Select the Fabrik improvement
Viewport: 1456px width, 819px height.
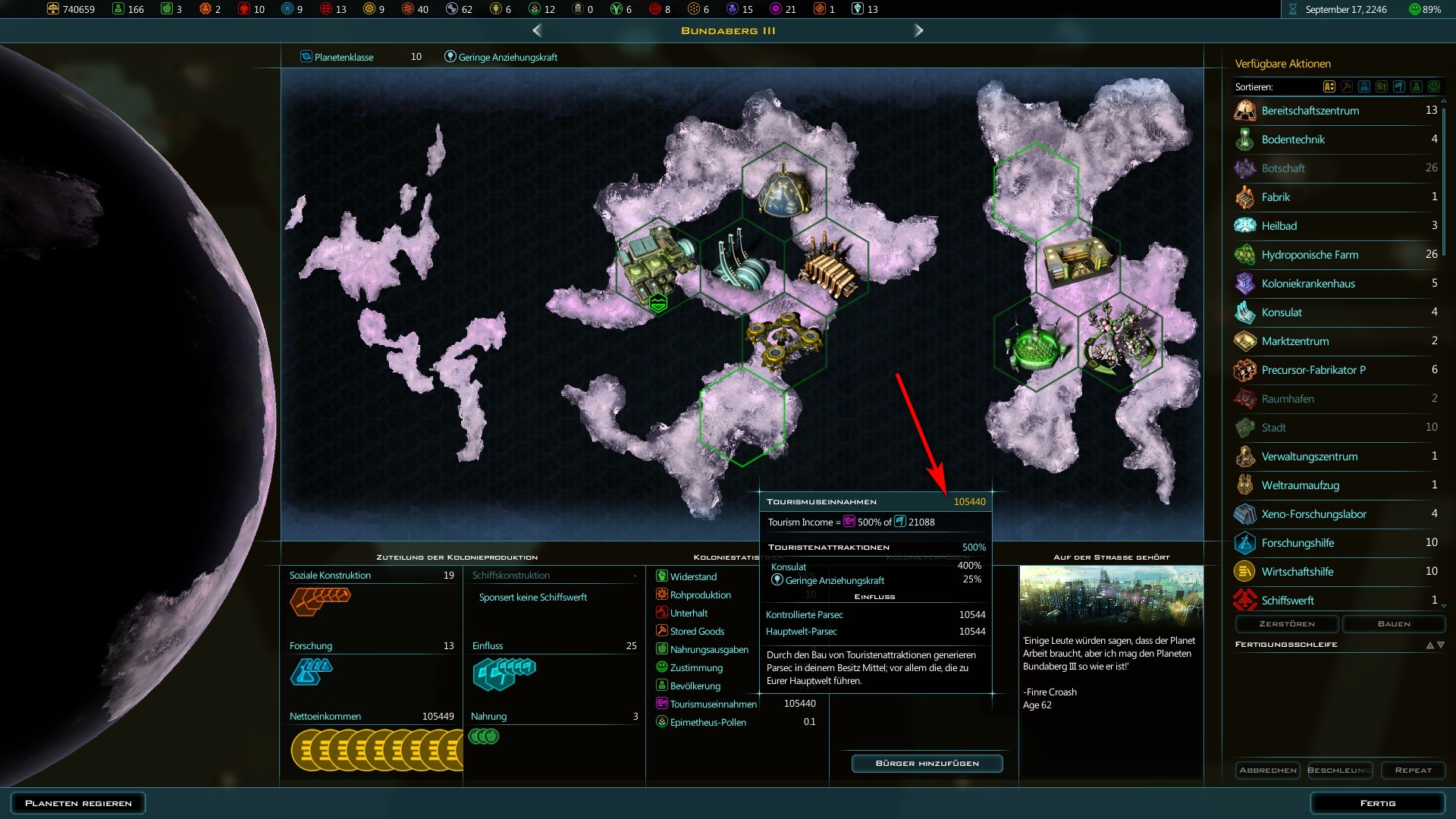coord(1276,197)
